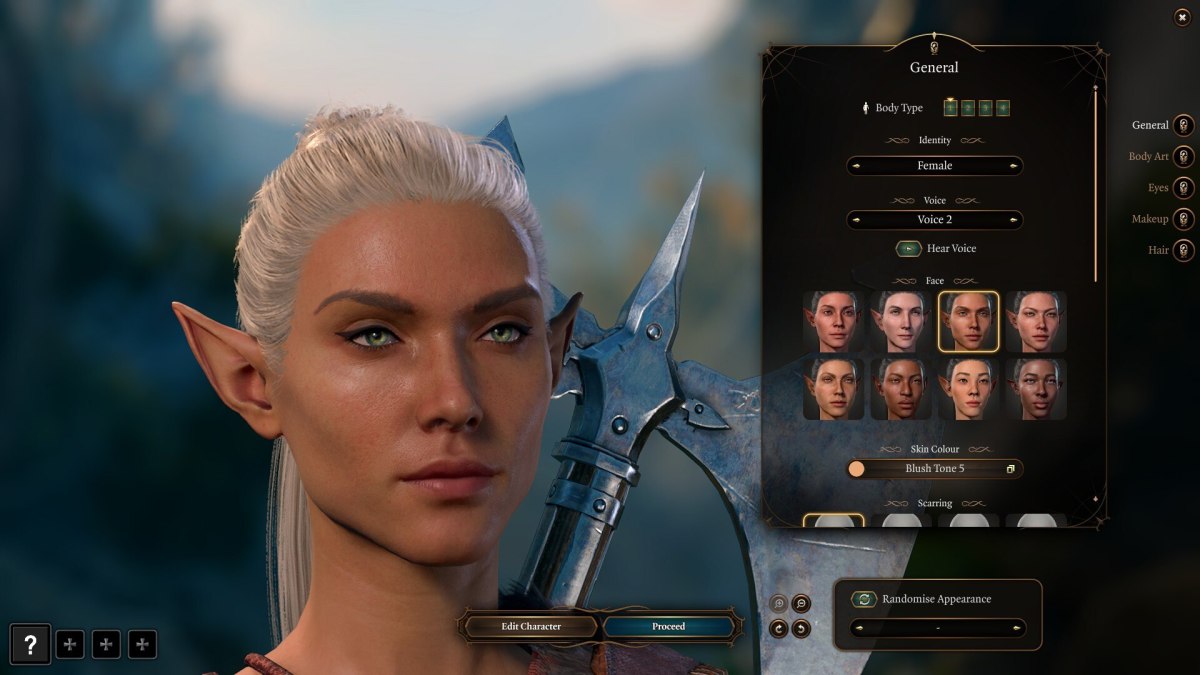Click the Proceed button
The image size is (1200, 675).
coord(668,627)
